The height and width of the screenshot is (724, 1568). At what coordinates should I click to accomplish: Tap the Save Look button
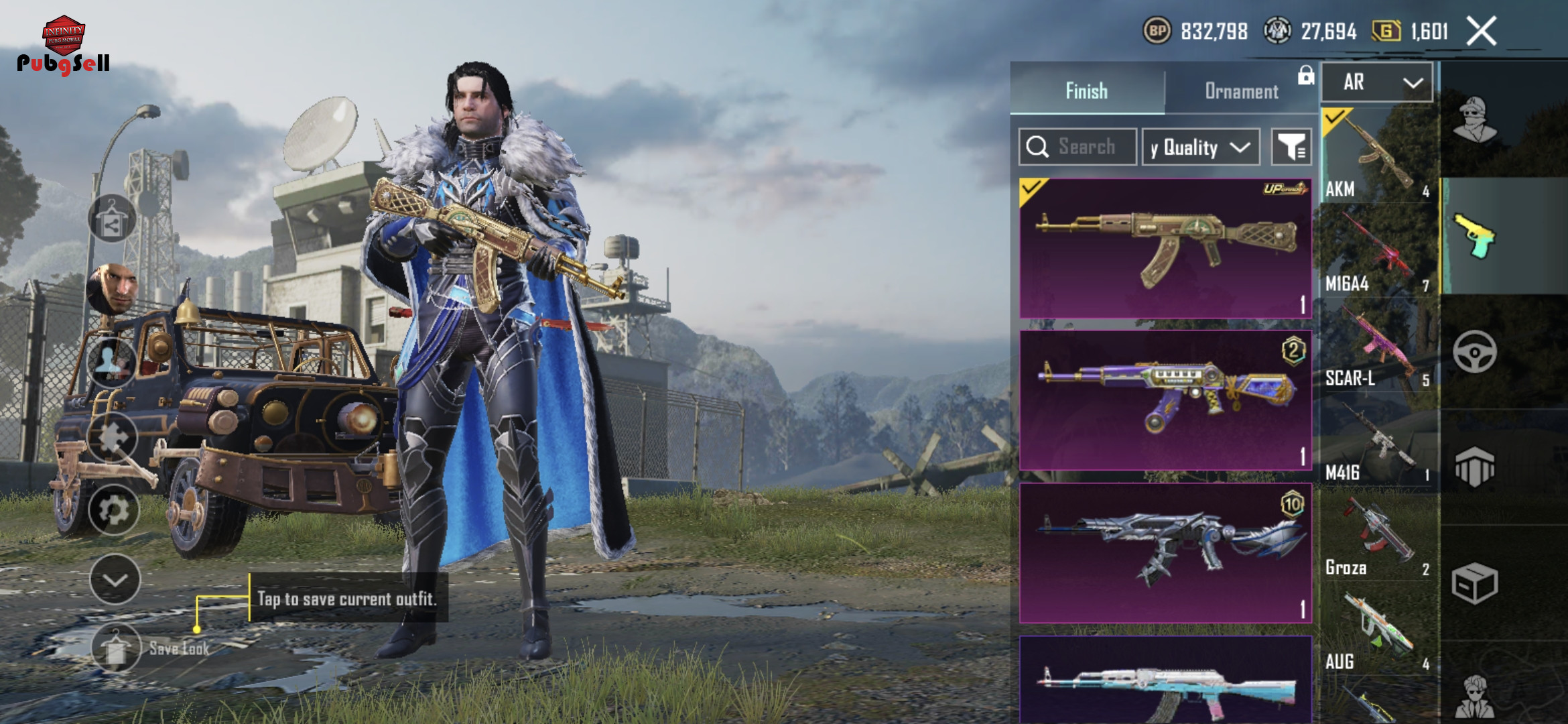(x=117, y=648)
